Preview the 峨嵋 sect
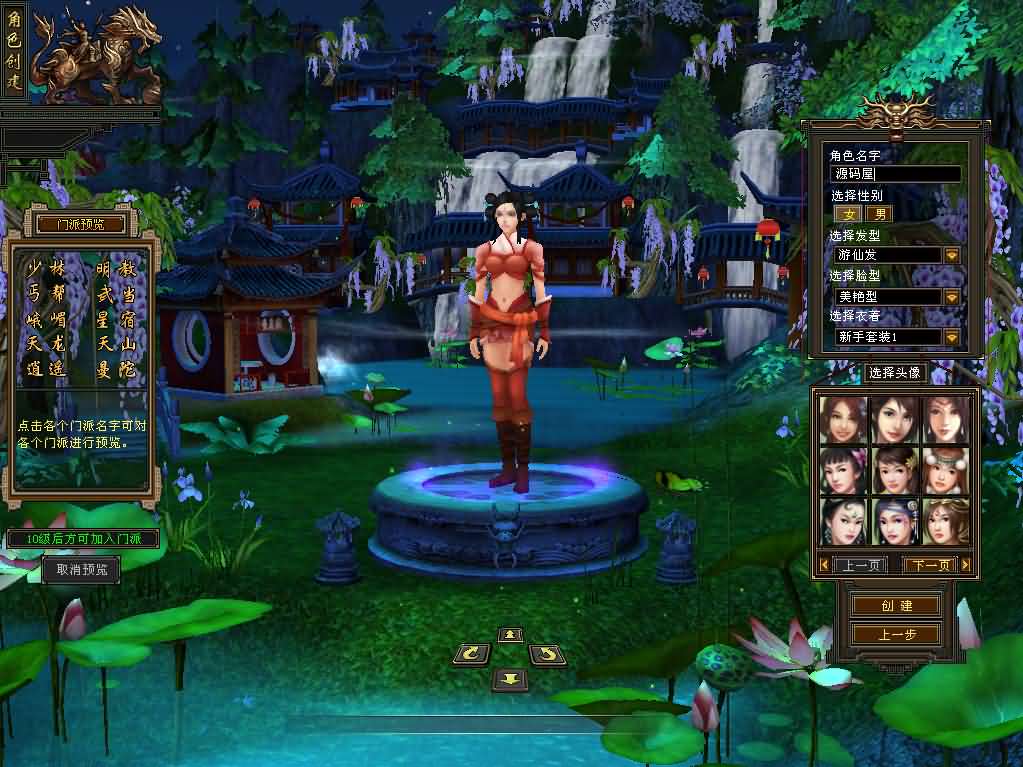Image resolution: width=1023 pixels, height=767 pixels. point(45,320)
